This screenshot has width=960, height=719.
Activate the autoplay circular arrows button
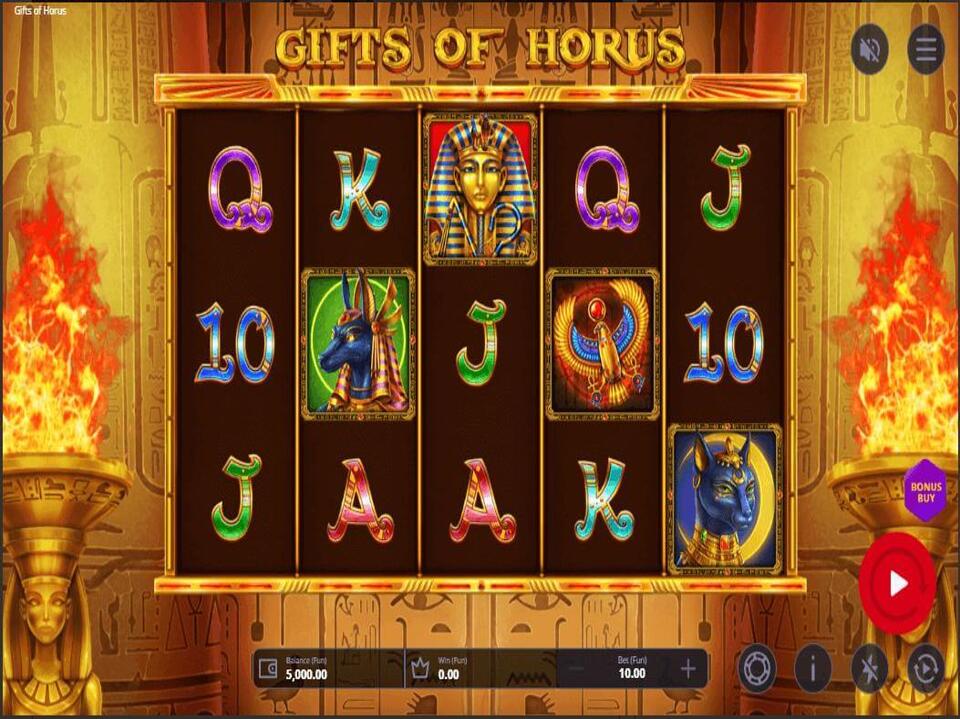pyautogui.click(x=925, y=669)
